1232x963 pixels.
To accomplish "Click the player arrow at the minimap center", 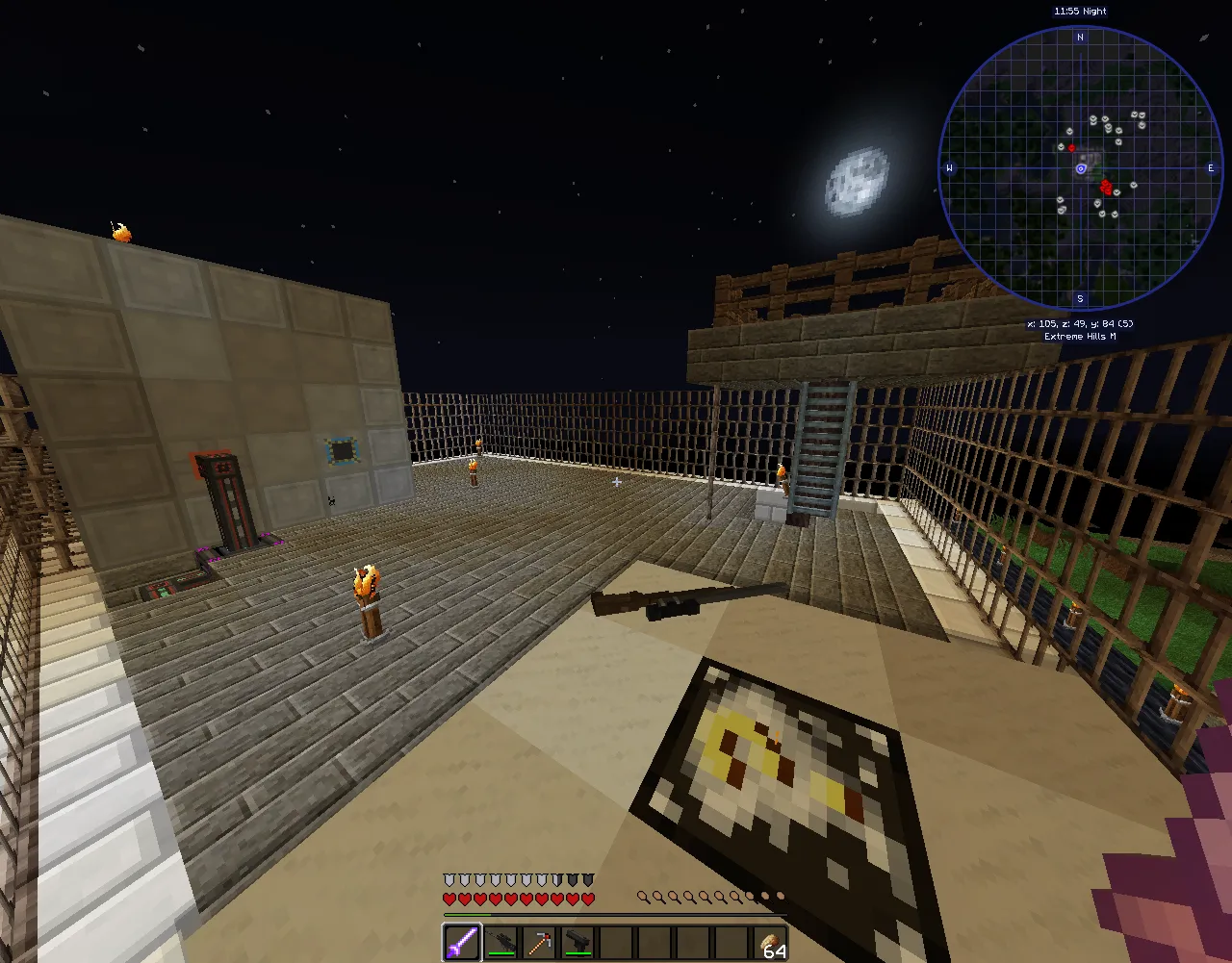I will 1080,166.
